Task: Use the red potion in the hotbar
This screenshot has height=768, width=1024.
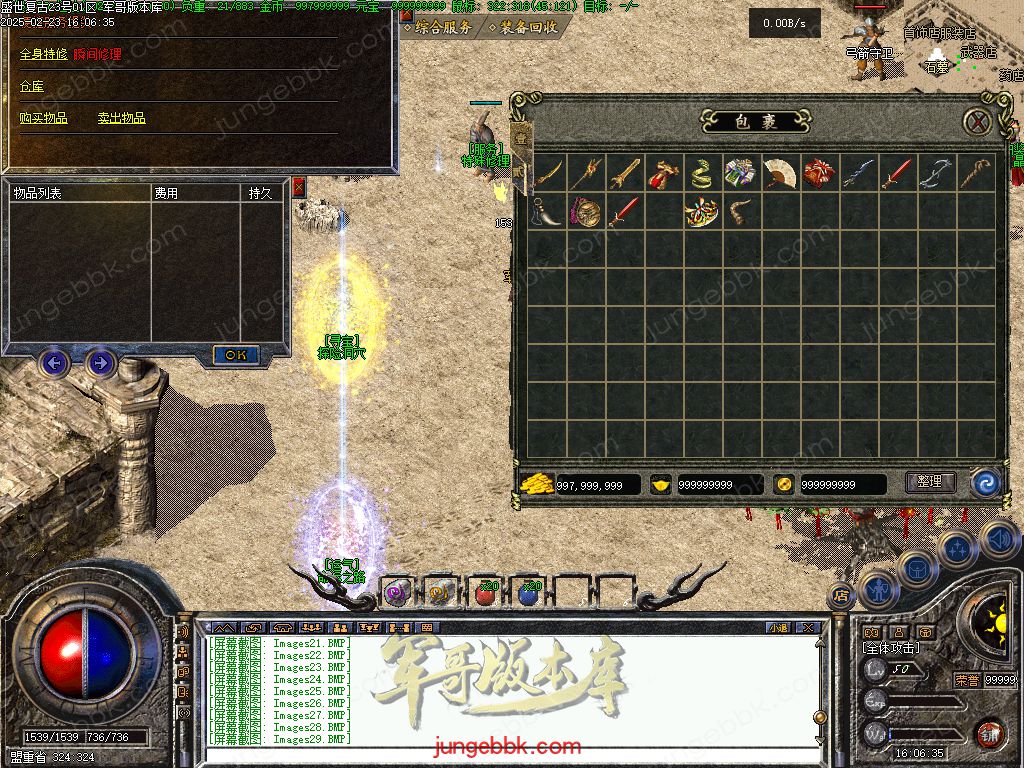Action: coord(485,593)
